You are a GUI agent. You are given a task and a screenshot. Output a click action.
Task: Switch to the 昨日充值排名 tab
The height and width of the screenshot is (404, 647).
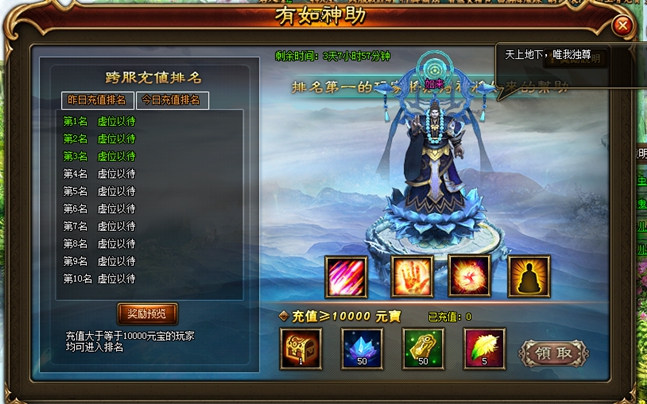click(96, 100)
